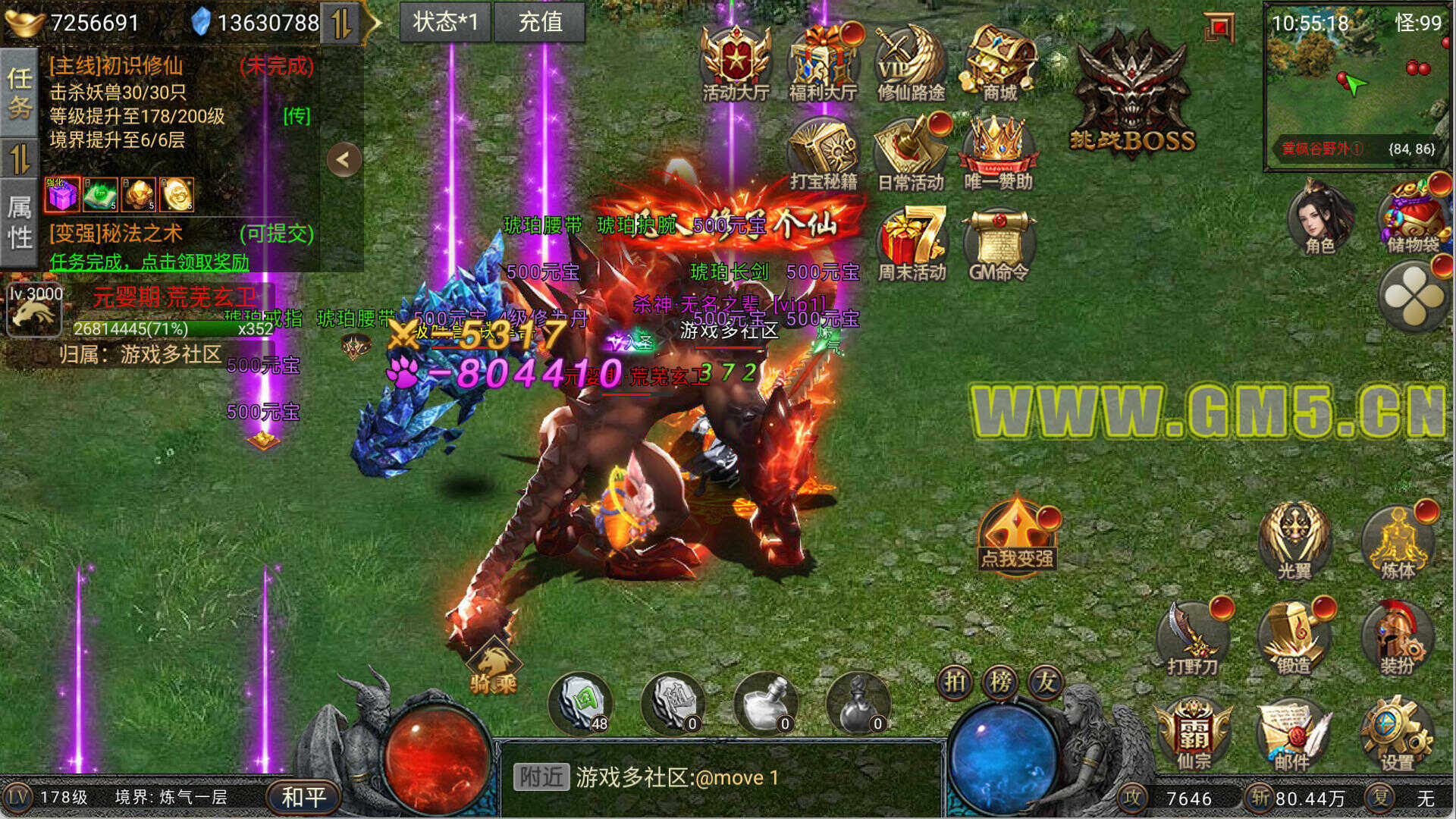Click the 挑战BOSS demon emblem

[1131, 95]
